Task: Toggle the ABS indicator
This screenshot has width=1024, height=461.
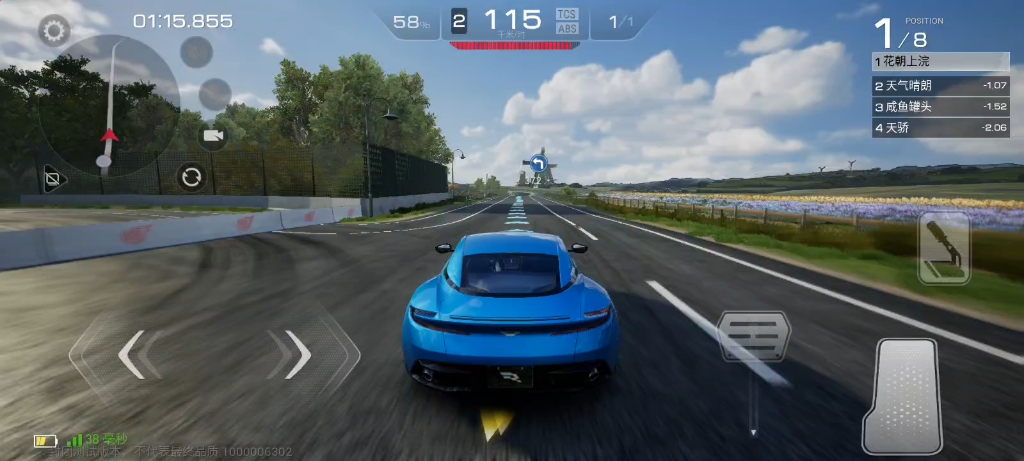Action: pyautogui.click(x=565, y=29)
